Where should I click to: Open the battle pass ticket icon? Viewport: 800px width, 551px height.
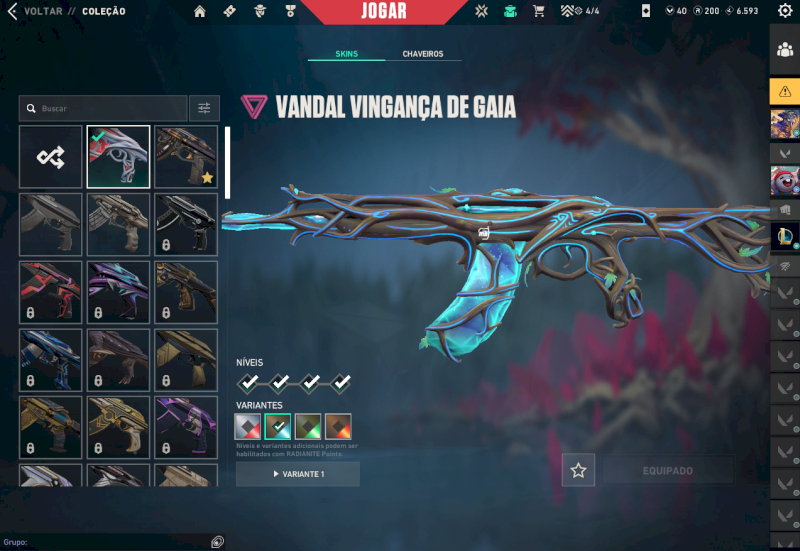(230, 11)
